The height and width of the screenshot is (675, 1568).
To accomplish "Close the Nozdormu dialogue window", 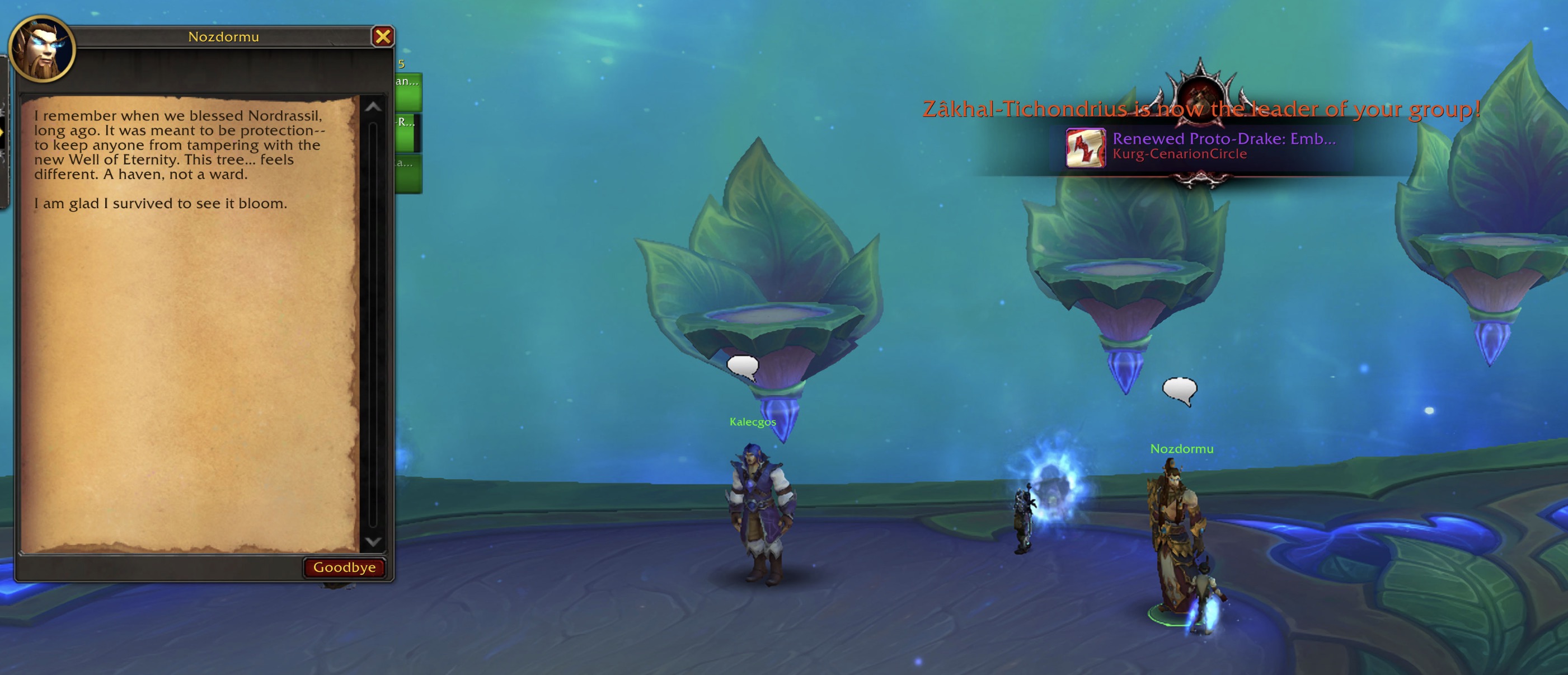I will tap(383, 36).
